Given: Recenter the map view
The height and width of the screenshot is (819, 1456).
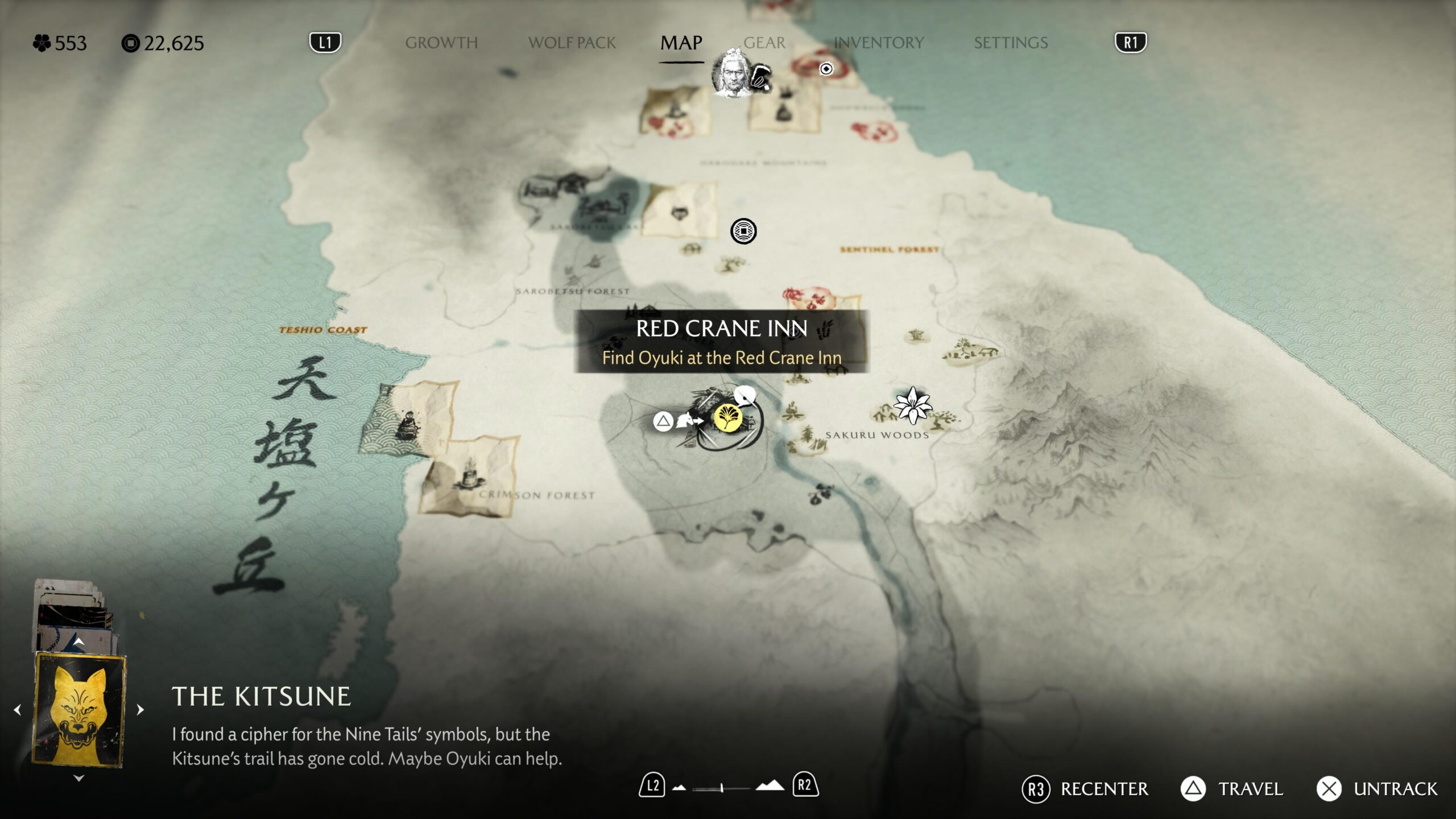Looking at the screenshot, I should click(x=1085, y=789).
